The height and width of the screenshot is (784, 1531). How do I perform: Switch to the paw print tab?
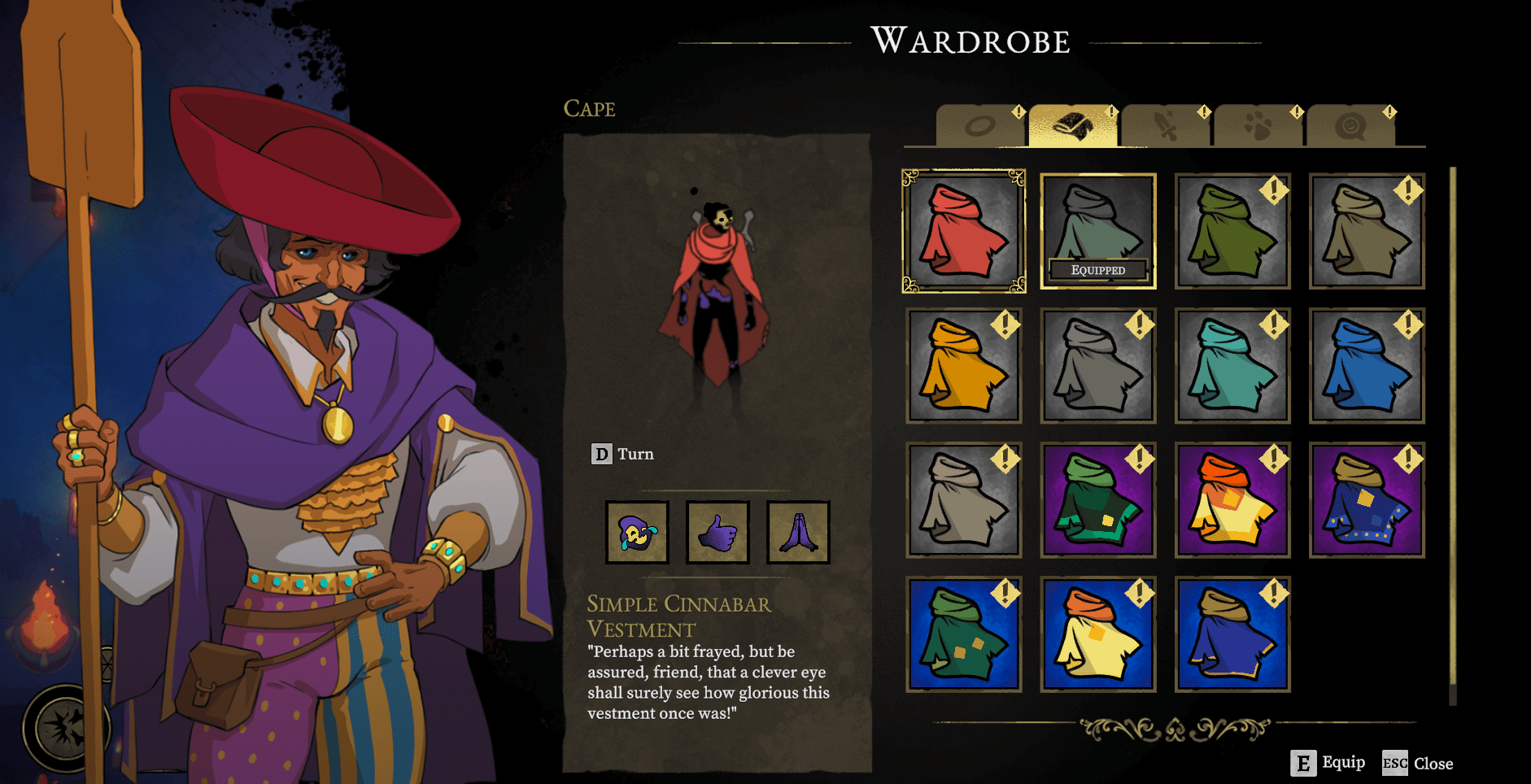(1258, 126)
